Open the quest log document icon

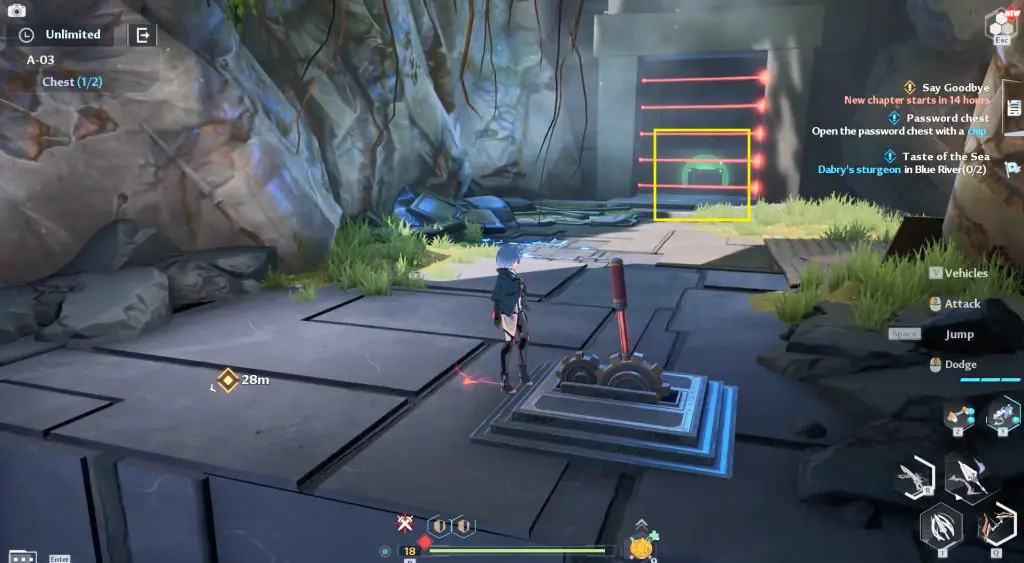click(1013, 108)
